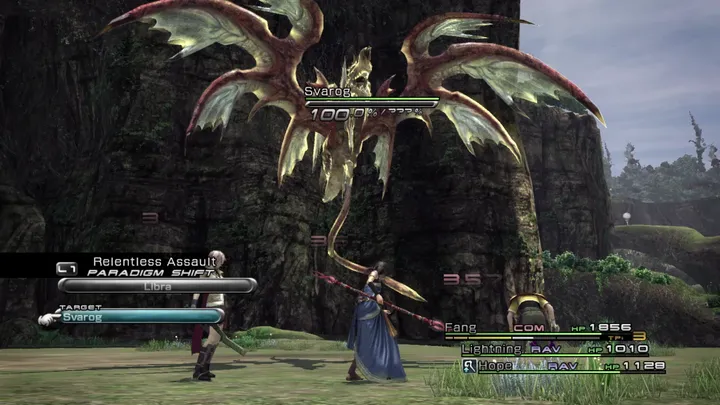Select Fang's party status row

[545, 328]
